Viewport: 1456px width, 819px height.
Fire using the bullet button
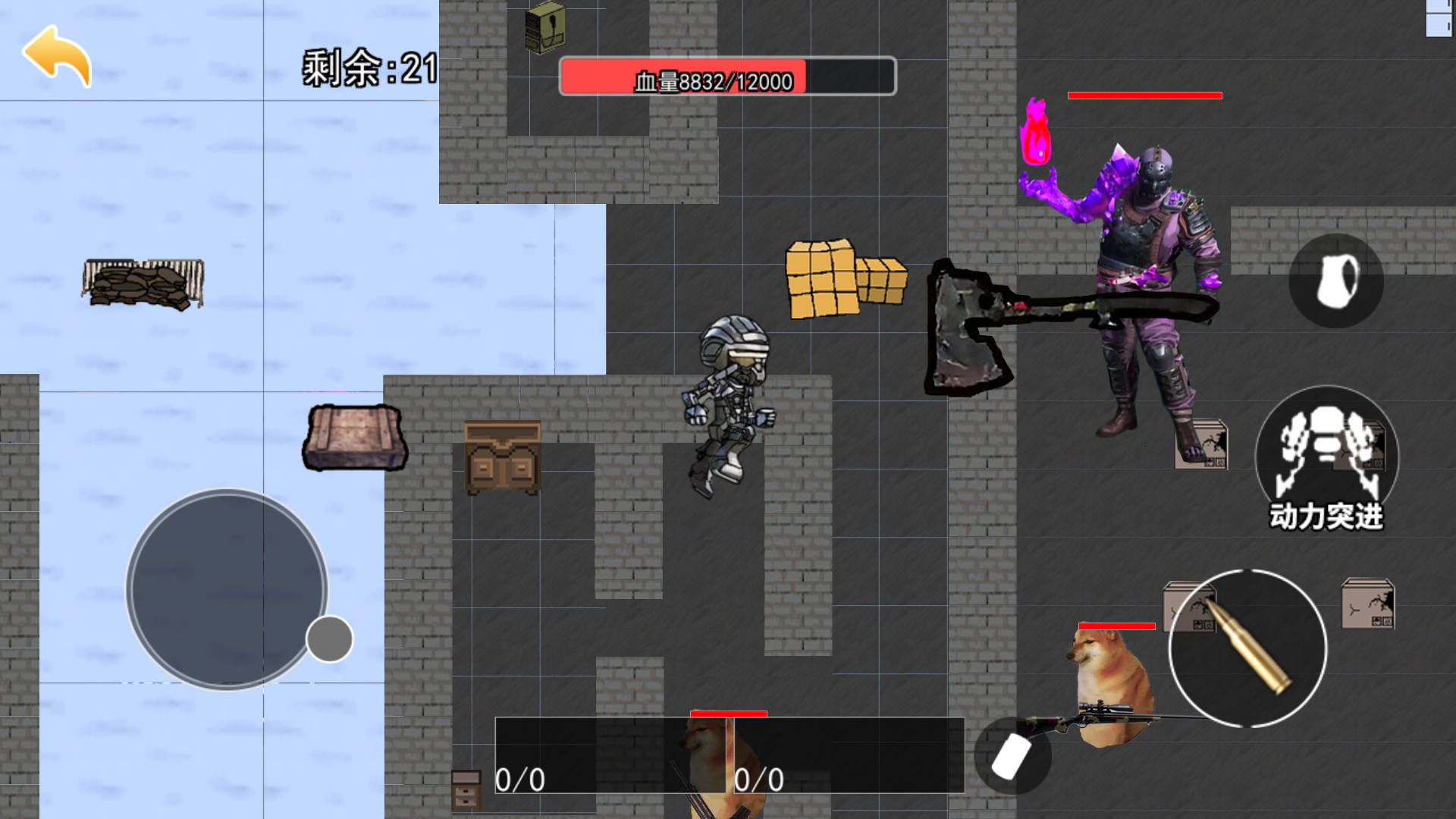click(x=1247, y=648)
